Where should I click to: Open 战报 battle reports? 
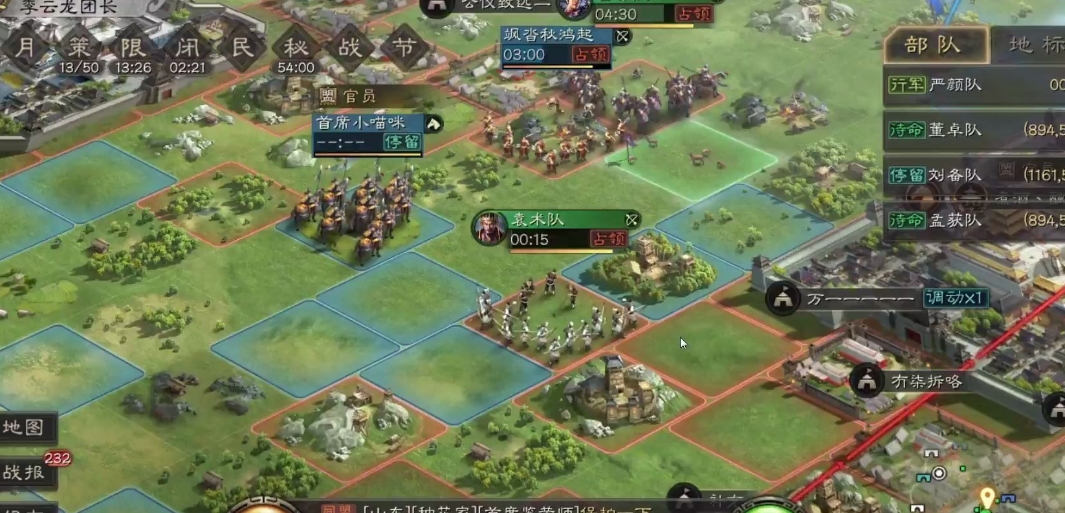(x=25, y=472)
